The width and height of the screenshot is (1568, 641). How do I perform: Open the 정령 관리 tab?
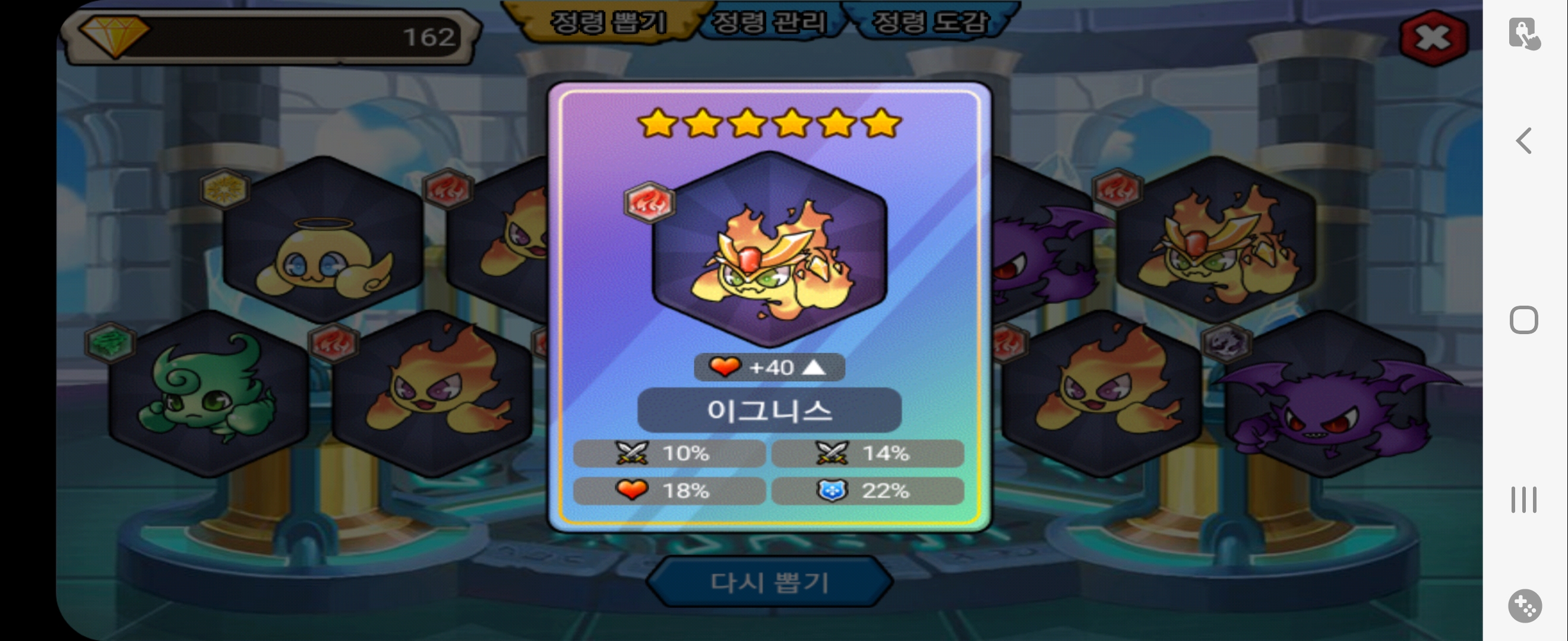click(769, 23)
